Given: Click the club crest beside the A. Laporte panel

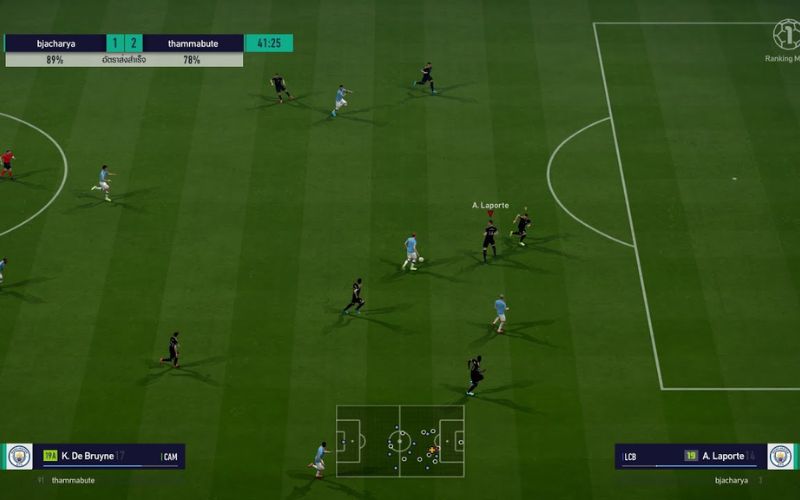Looking at the screenshot, I should pos(781,457).
